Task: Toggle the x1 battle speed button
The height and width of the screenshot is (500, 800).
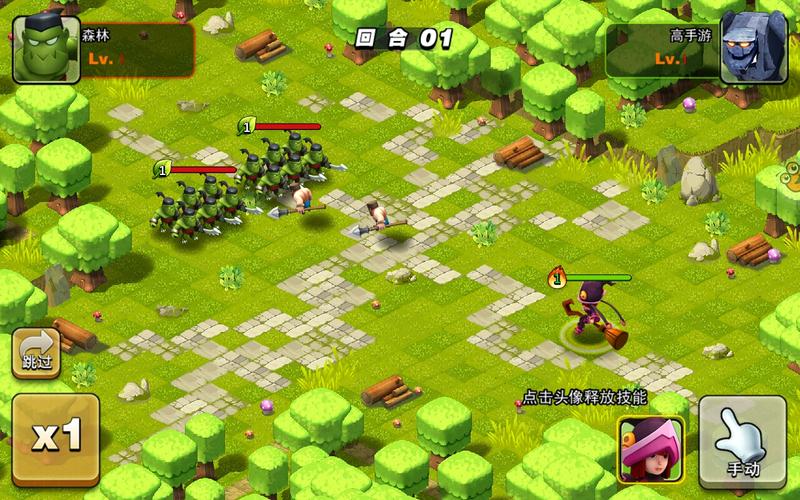Action: pos(55,439)
